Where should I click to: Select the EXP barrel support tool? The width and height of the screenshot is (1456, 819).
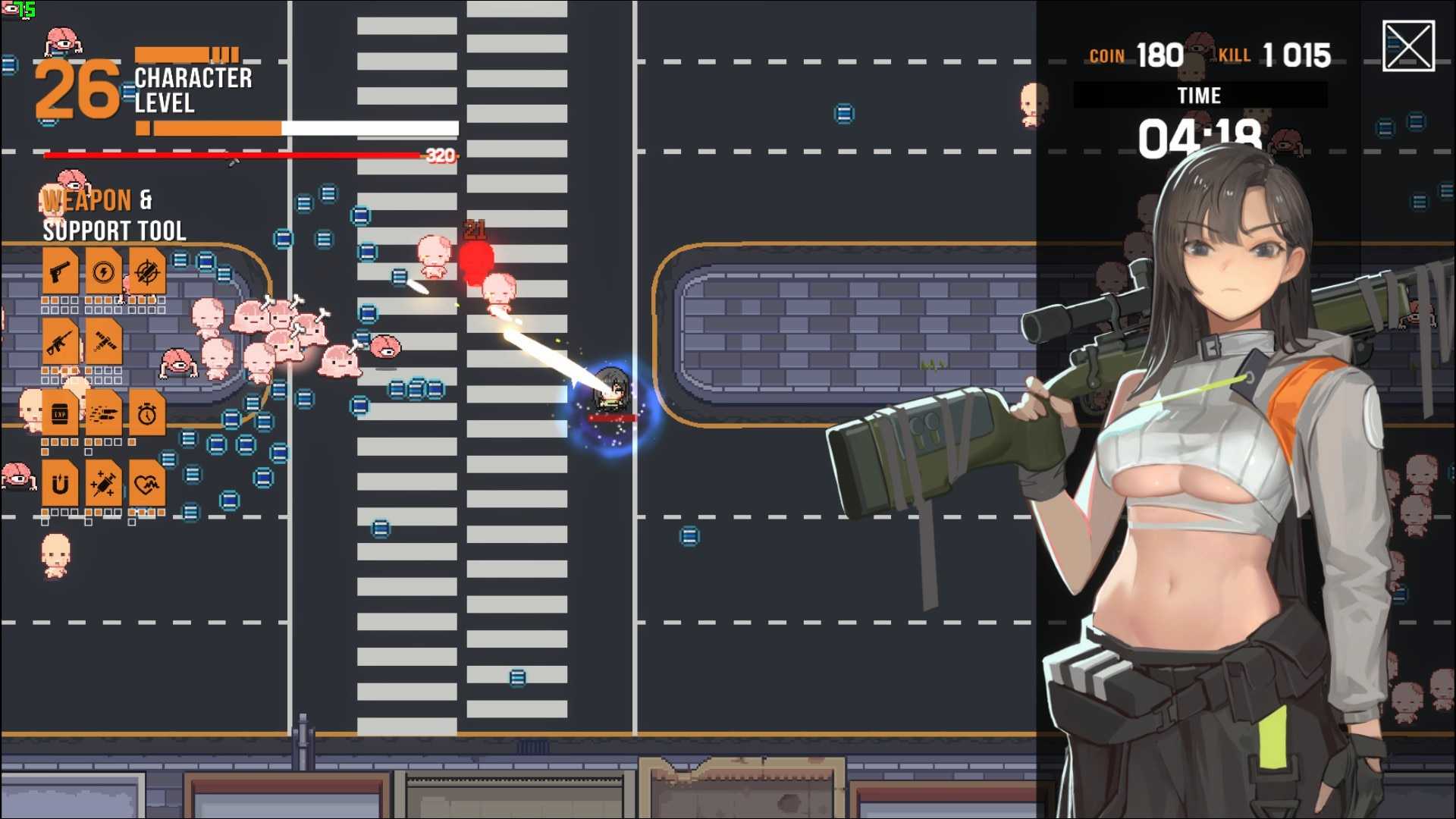[x=59, y=413]
